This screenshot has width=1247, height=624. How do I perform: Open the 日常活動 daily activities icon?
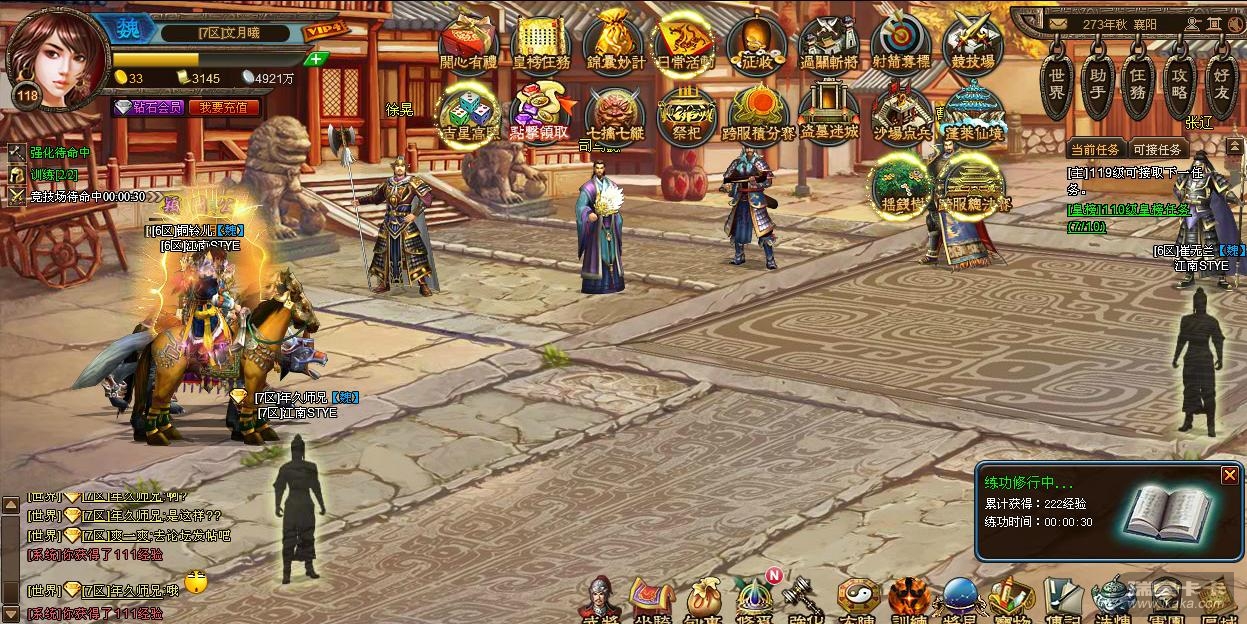pos(685,43)
